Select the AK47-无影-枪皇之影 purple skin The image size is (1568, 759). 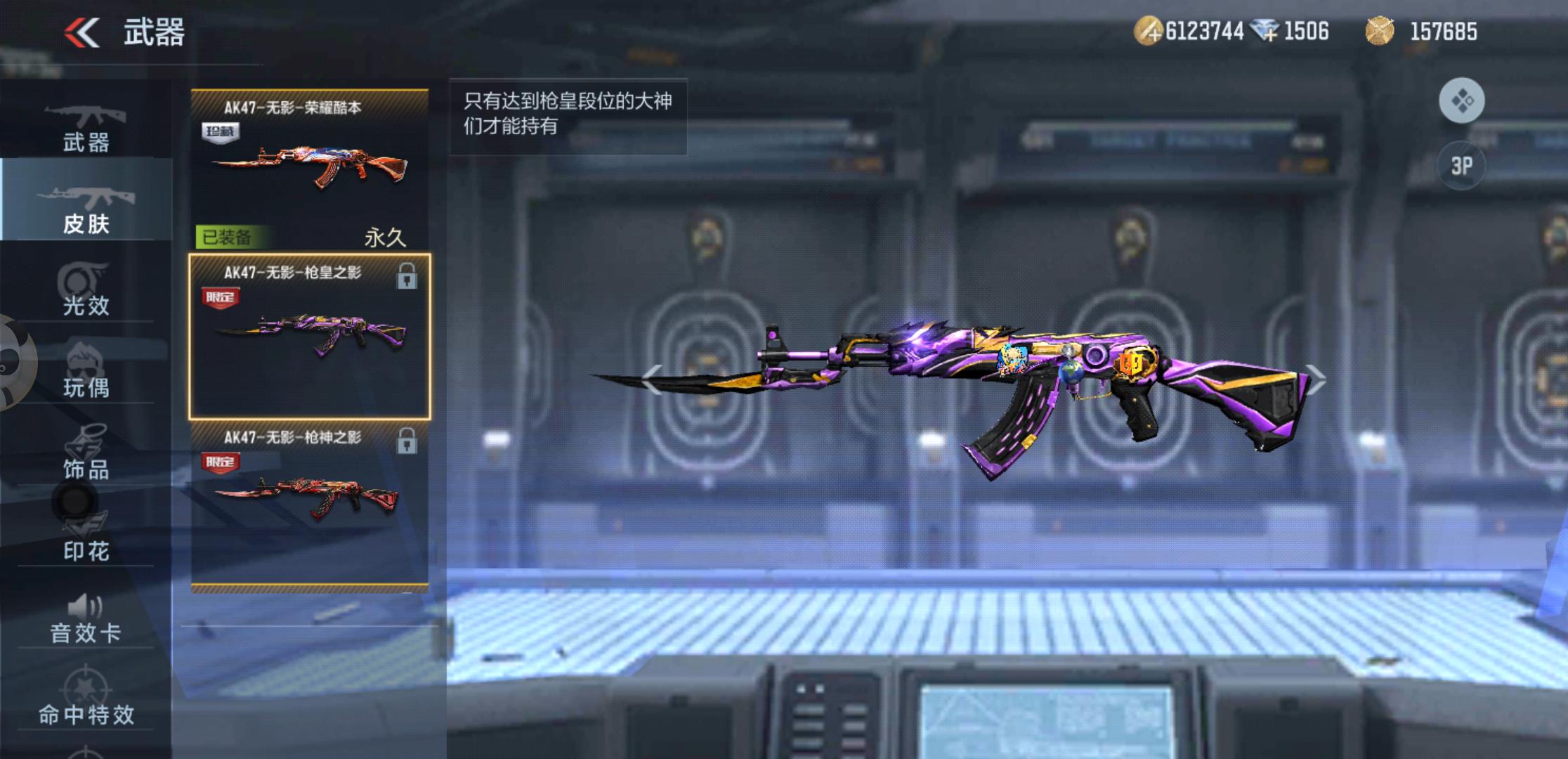click(310, 336)
